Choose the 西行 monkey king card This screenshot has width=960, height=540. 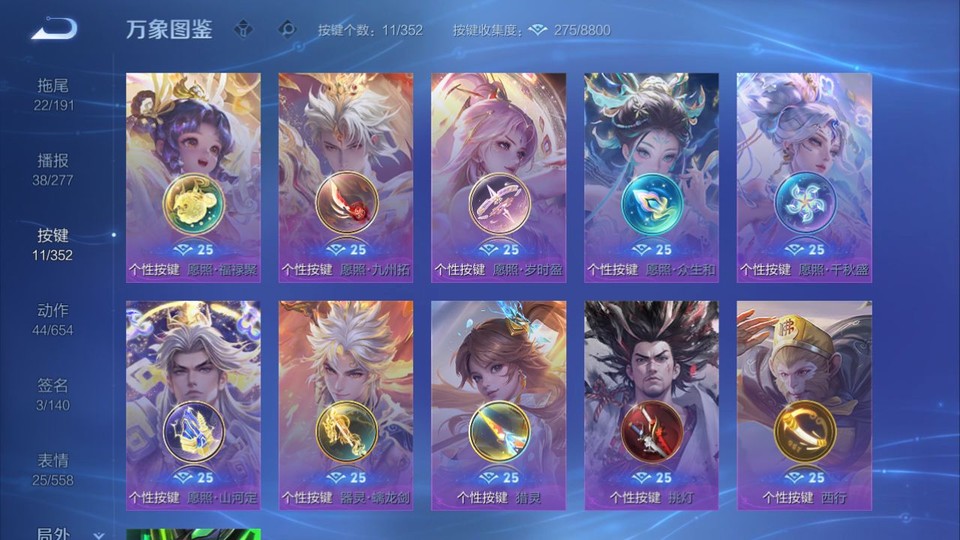pyautogui.click(x=804, y=405)
